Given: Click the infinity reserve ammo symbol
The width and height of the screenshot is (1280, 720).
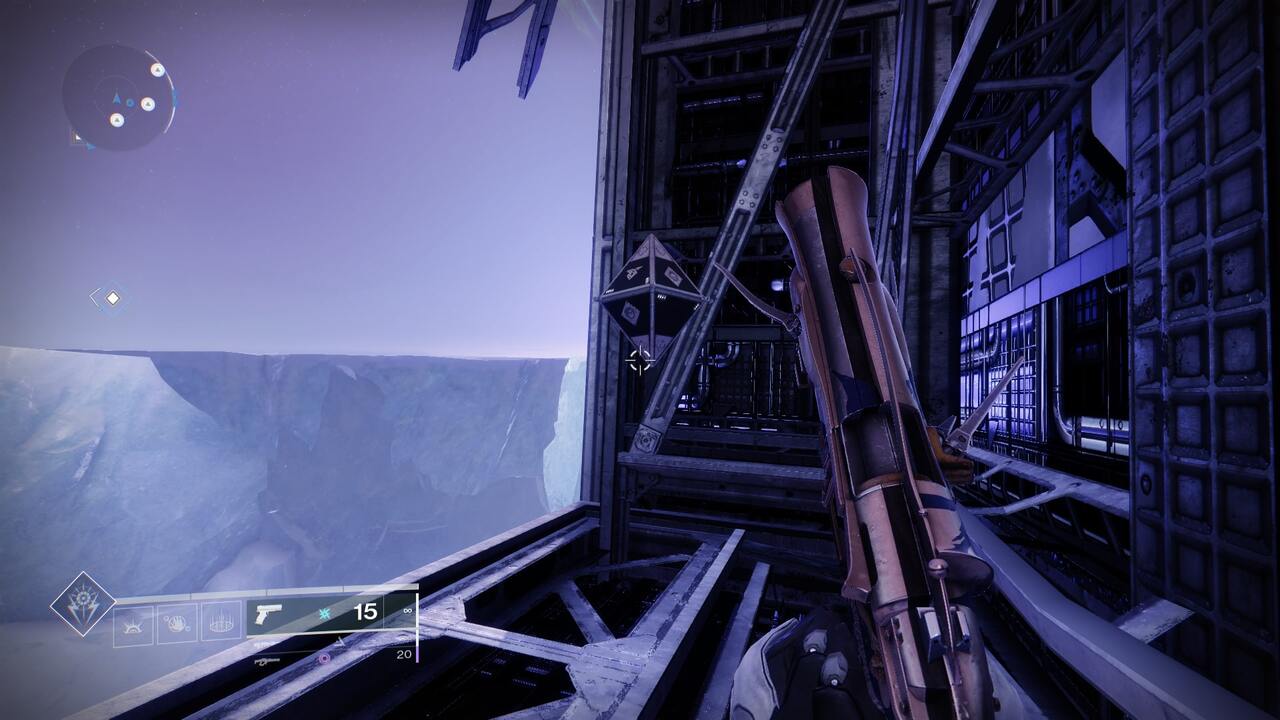Looking at the screenshot, I should pyautogui.click(x=406, y=611).
